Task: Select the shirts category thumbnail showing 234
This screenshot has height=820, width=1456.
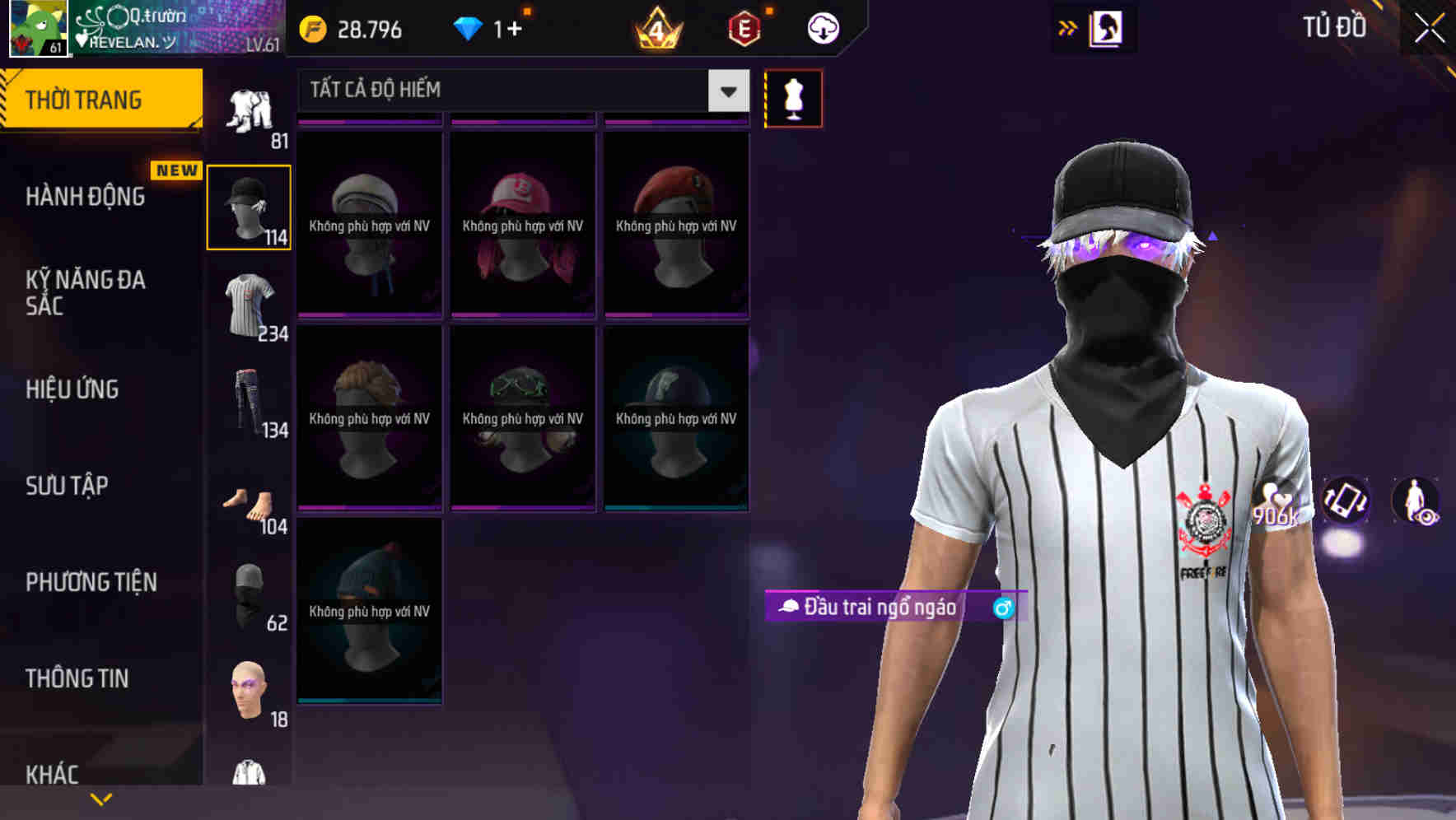Action: click(x=249, y=305)
